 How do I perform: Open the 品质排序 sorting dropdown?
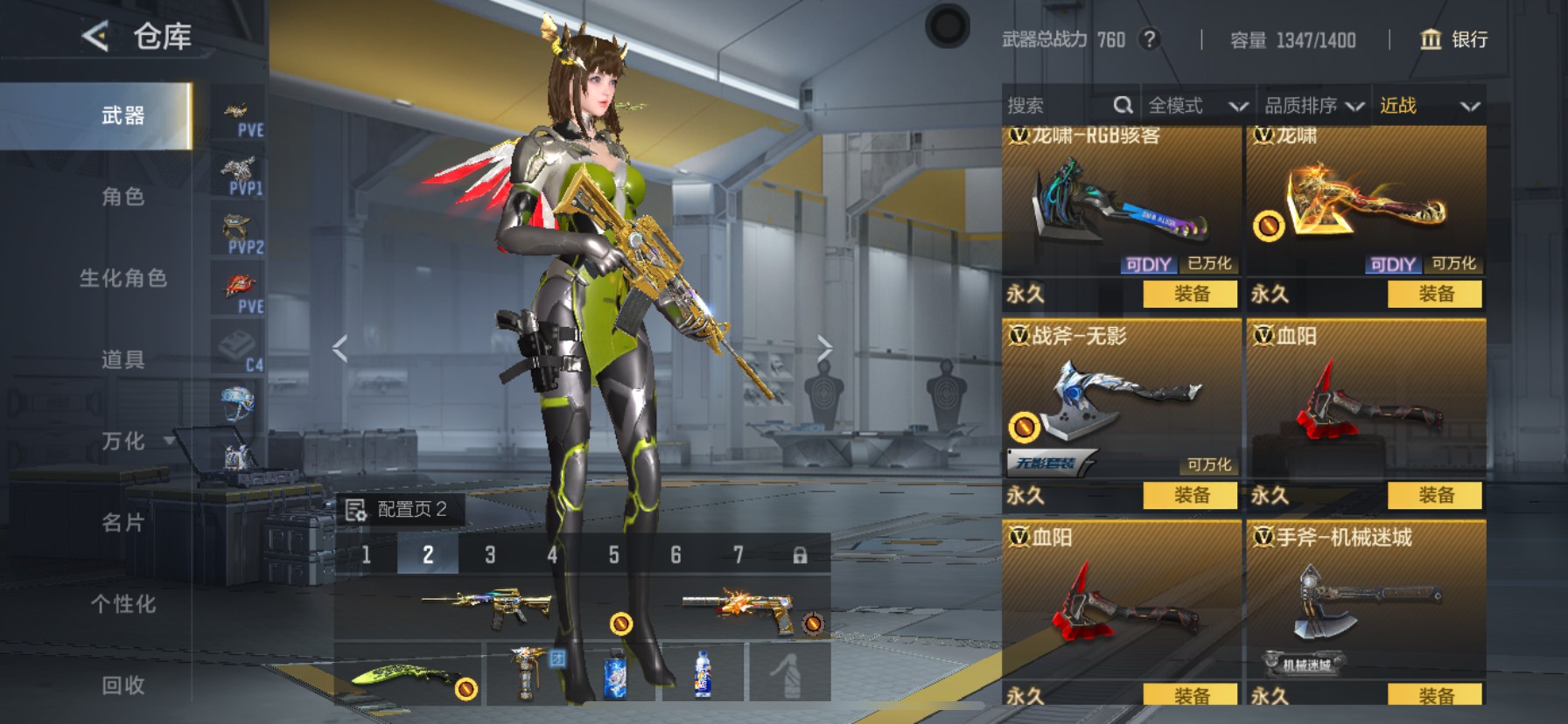(x=1313, y=106)
